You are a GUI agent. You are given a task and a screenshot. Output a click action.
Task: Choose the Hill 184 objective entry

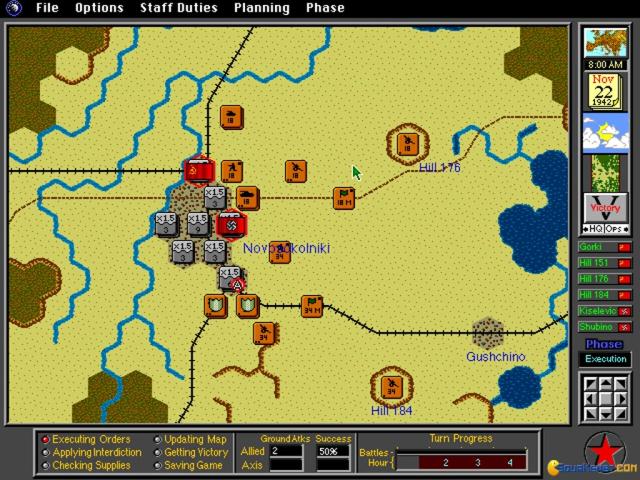(x=605, y=294)
